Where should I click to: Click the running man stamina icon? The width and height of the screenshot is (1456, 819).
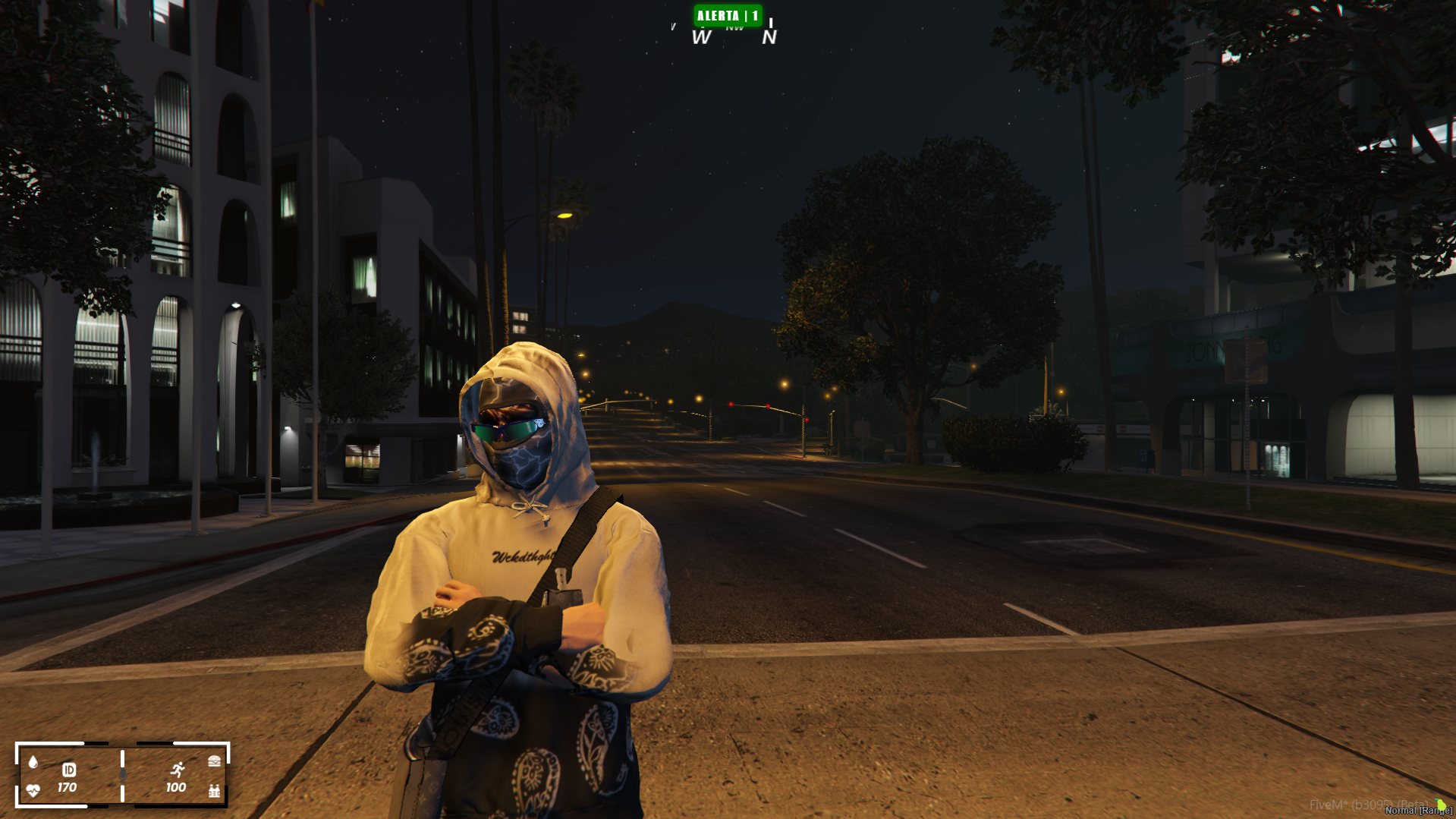click(178, 770)
